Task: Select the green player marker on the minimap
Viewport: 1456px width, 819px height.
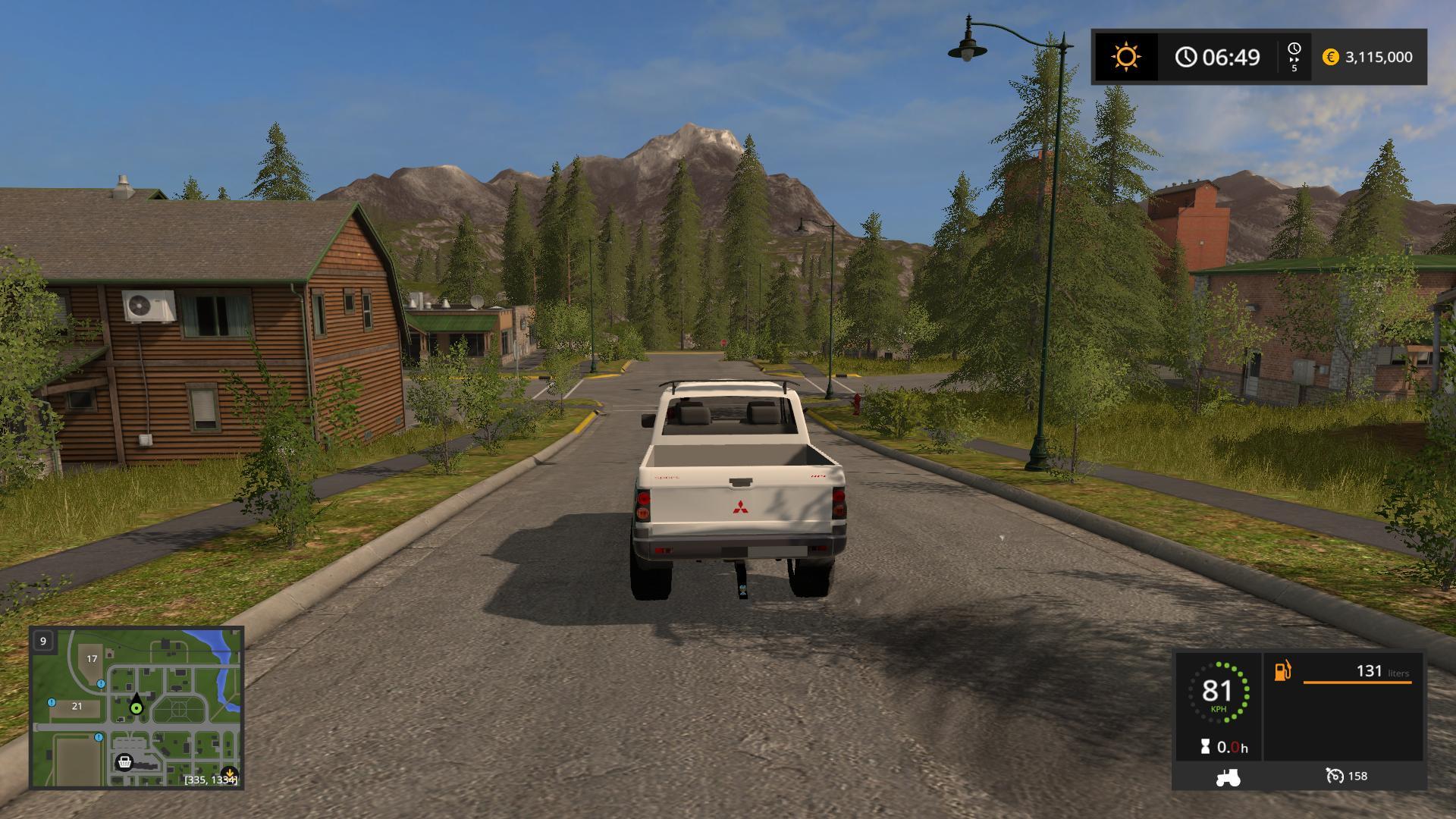Action: click(136, 708)
